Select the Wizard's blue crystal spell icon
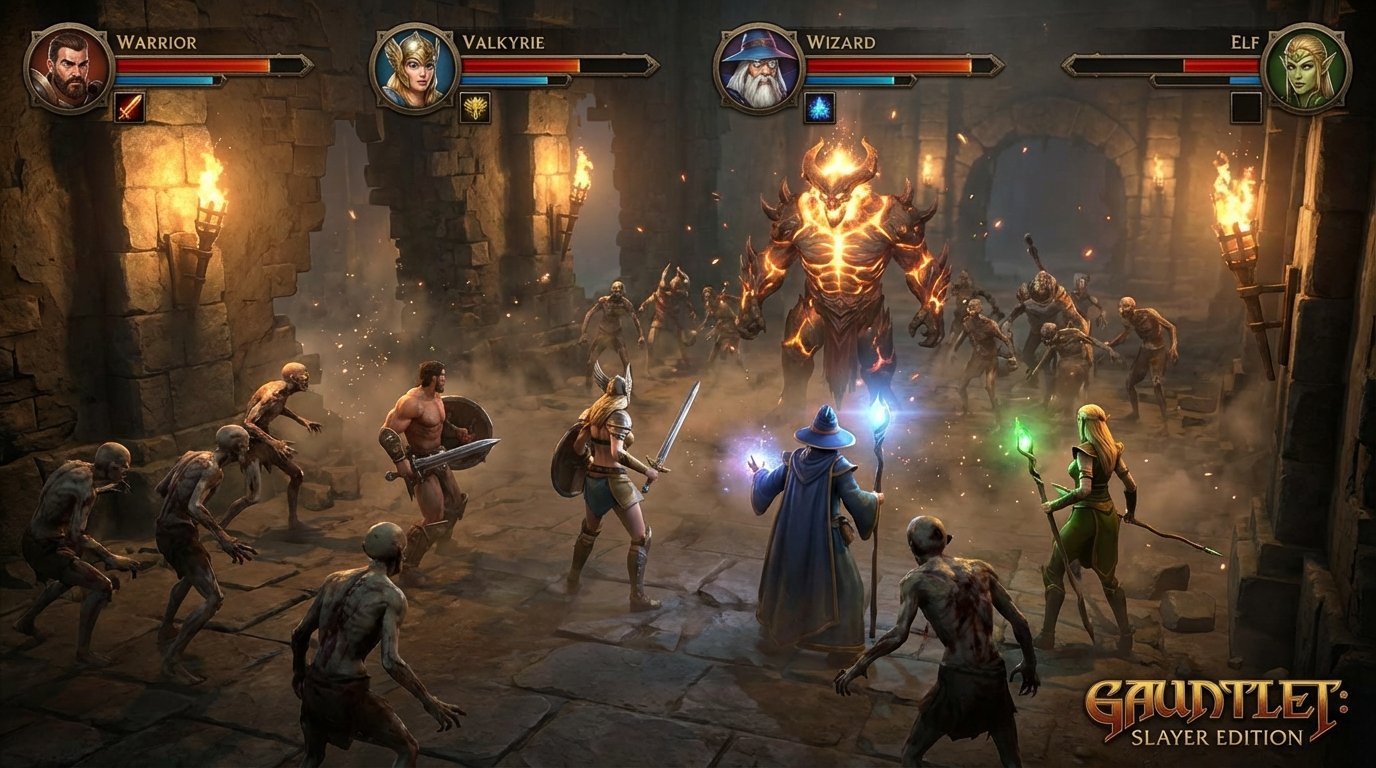Screen dimensions: 1376x768 (x=818, y=109)
